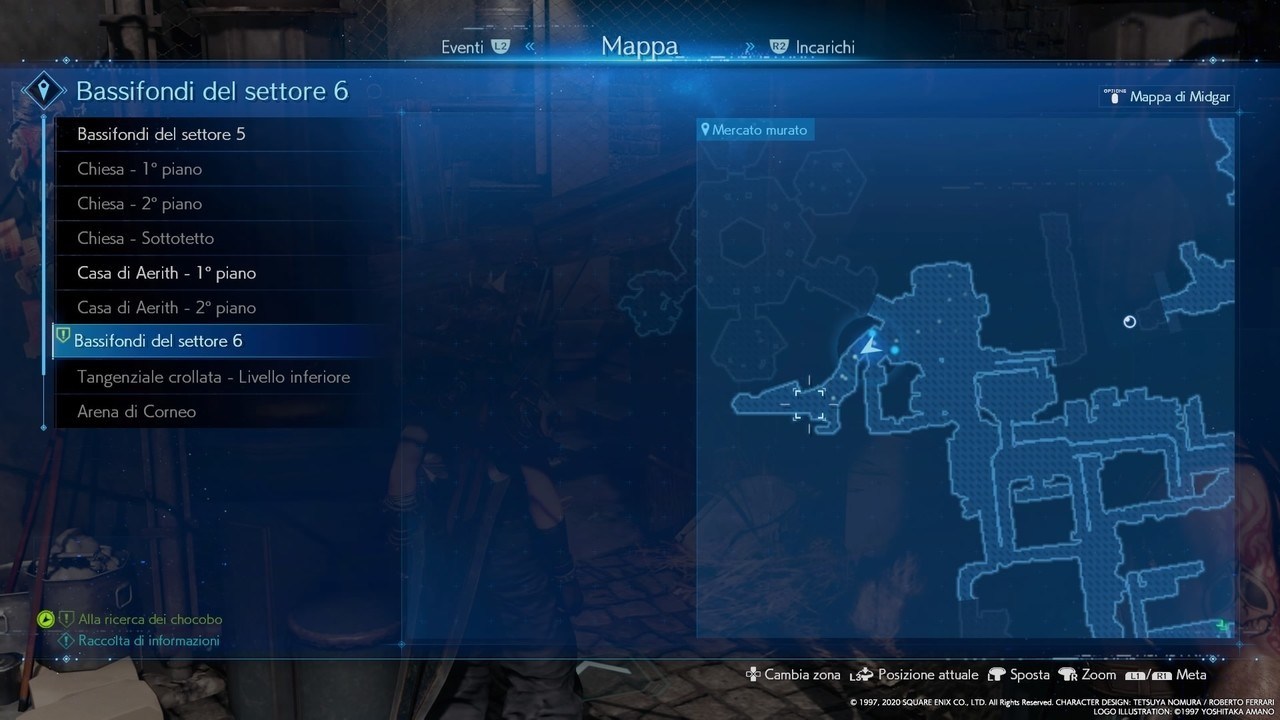Open Tangenziale crollata - Livello inferiore
The width and height of the screenshot is (1280, 720).
point(213,377)
